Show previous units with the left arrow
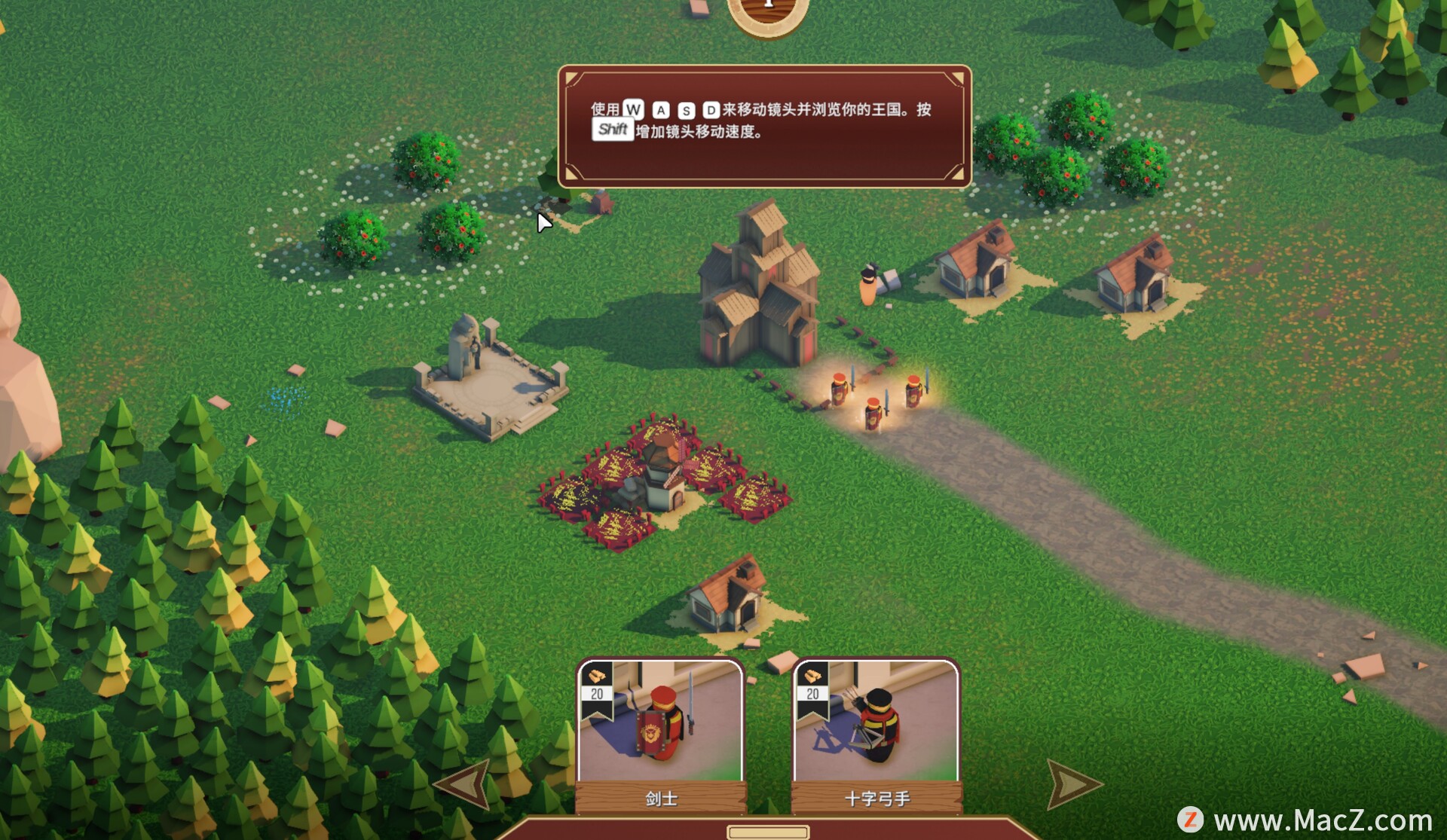 pyautogui.click(x=466, y=783)
